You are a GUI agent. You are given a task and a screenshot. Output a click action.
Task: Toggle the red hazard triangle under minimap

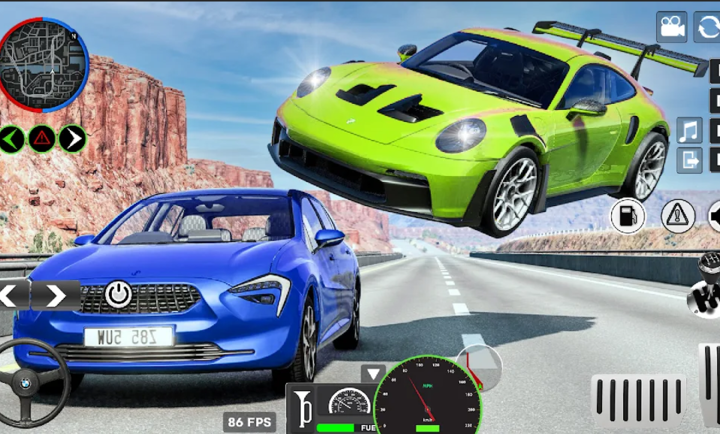point(41,138)
